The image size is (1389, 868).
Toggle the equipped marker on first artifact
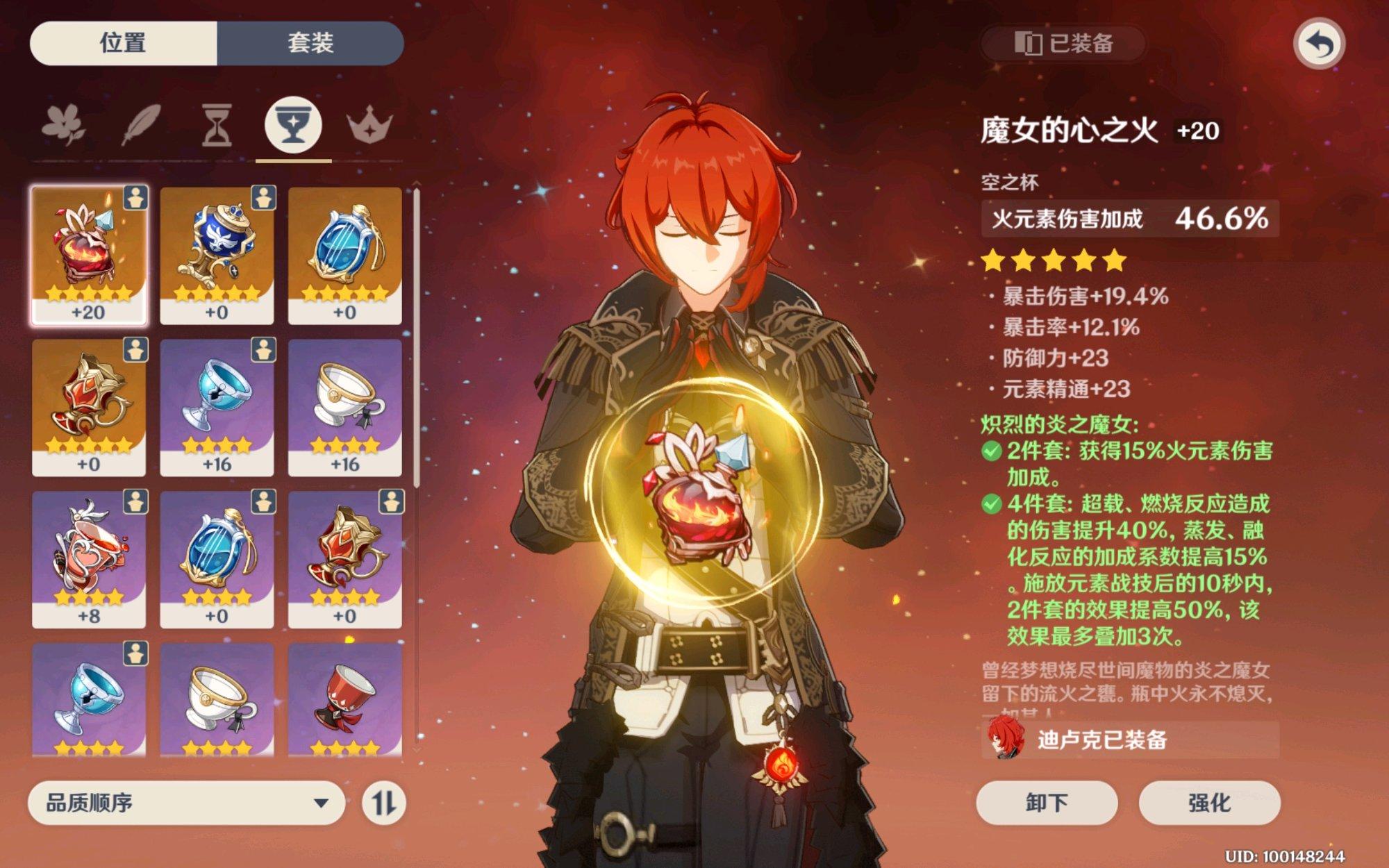click(x=135, y=199)
